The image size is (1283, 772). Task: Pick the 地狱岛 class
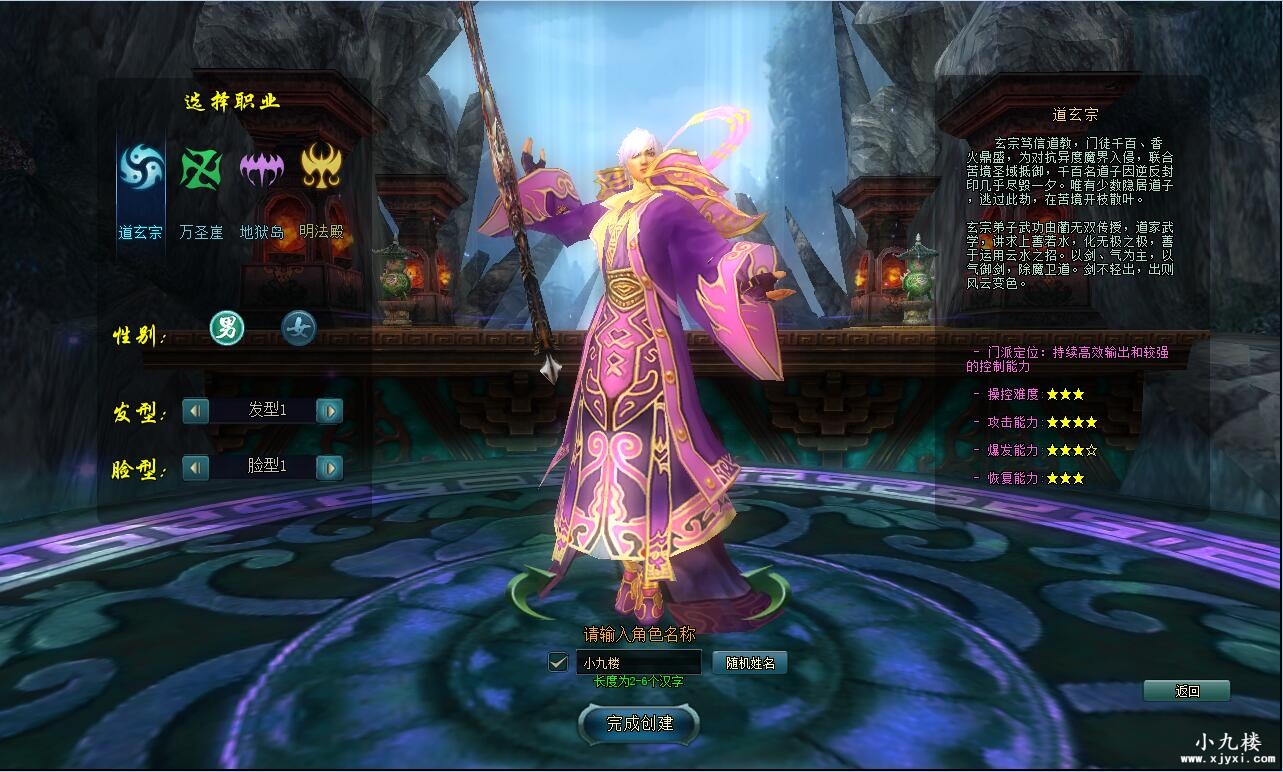click(261, 169)
